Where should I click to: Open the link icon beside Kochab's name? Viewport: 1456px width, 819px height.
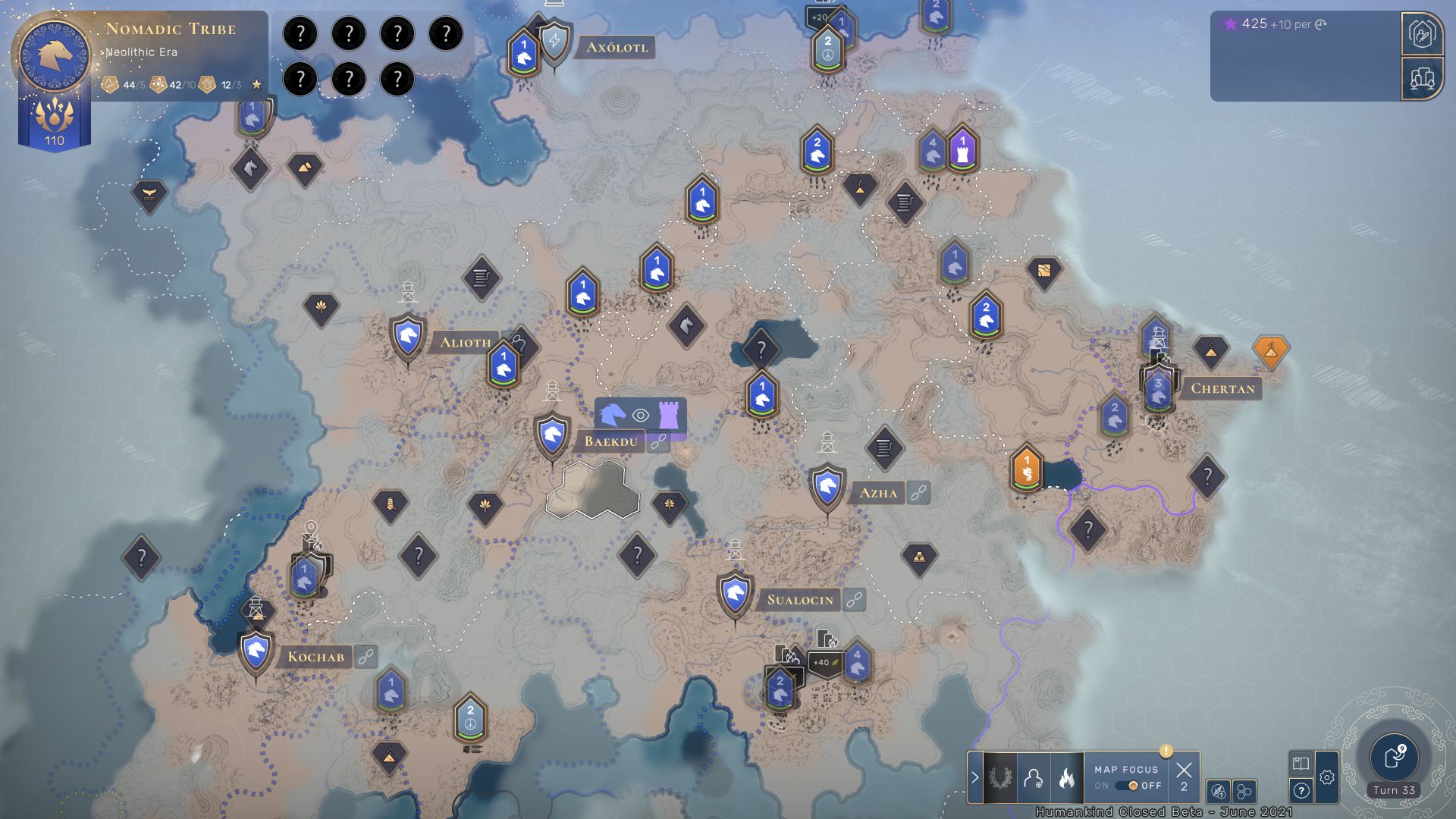(365, 658)
